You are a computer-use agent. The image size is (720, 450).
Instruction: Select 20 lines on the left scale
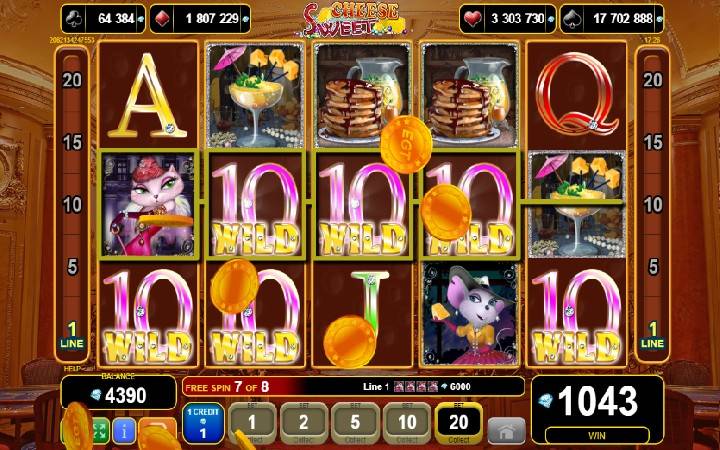coord(71,79)
